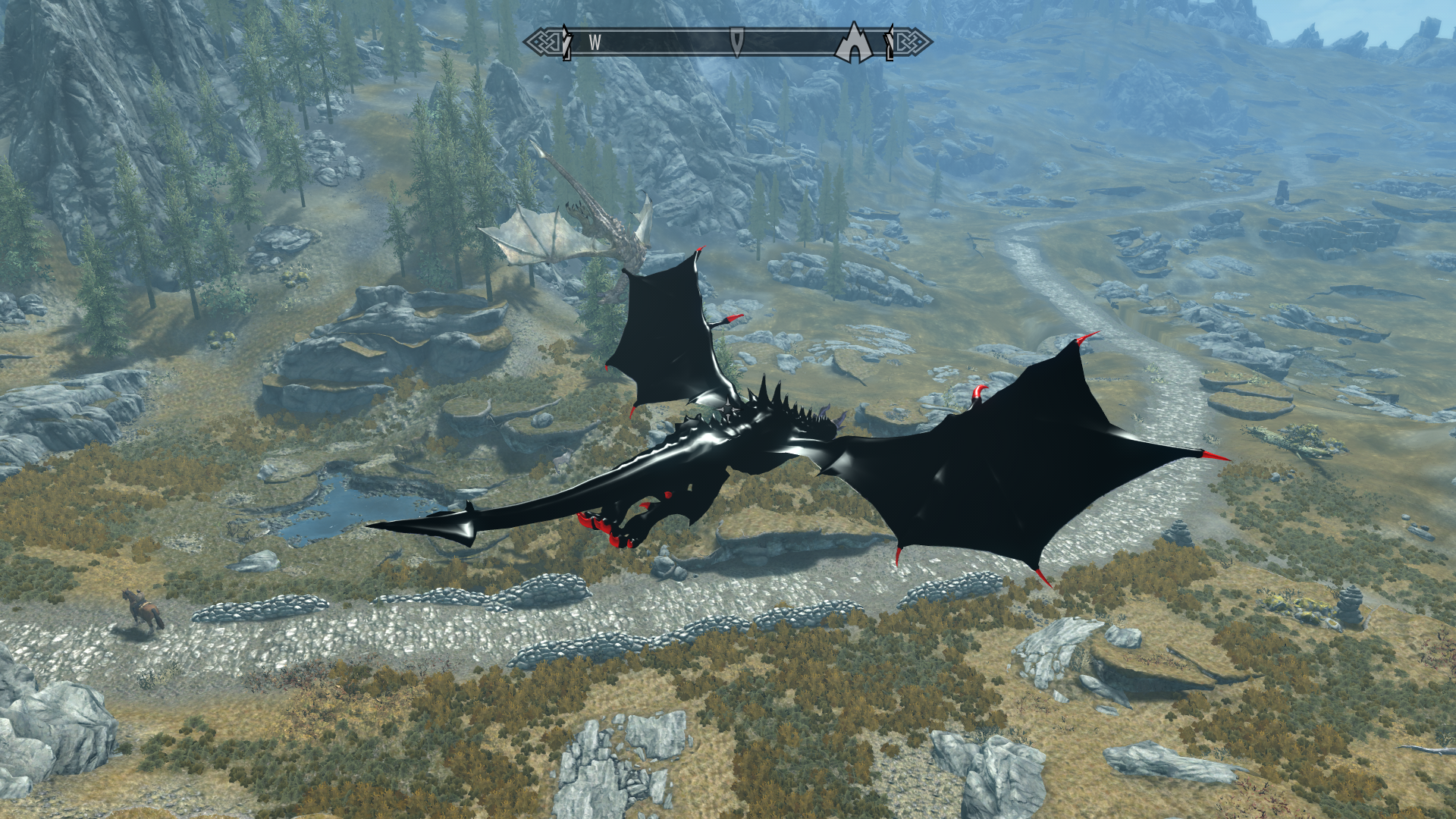The height and width of the screenshot is (819, 1456).
Task: Click the W heading on the compass
Action: 595,43
